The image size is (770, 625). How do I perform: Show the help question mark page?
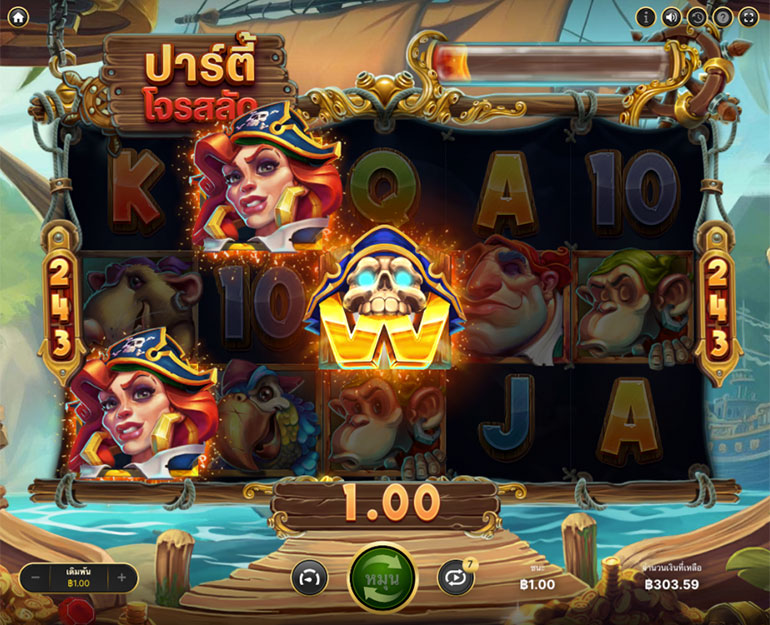click(x=722, y=17)
